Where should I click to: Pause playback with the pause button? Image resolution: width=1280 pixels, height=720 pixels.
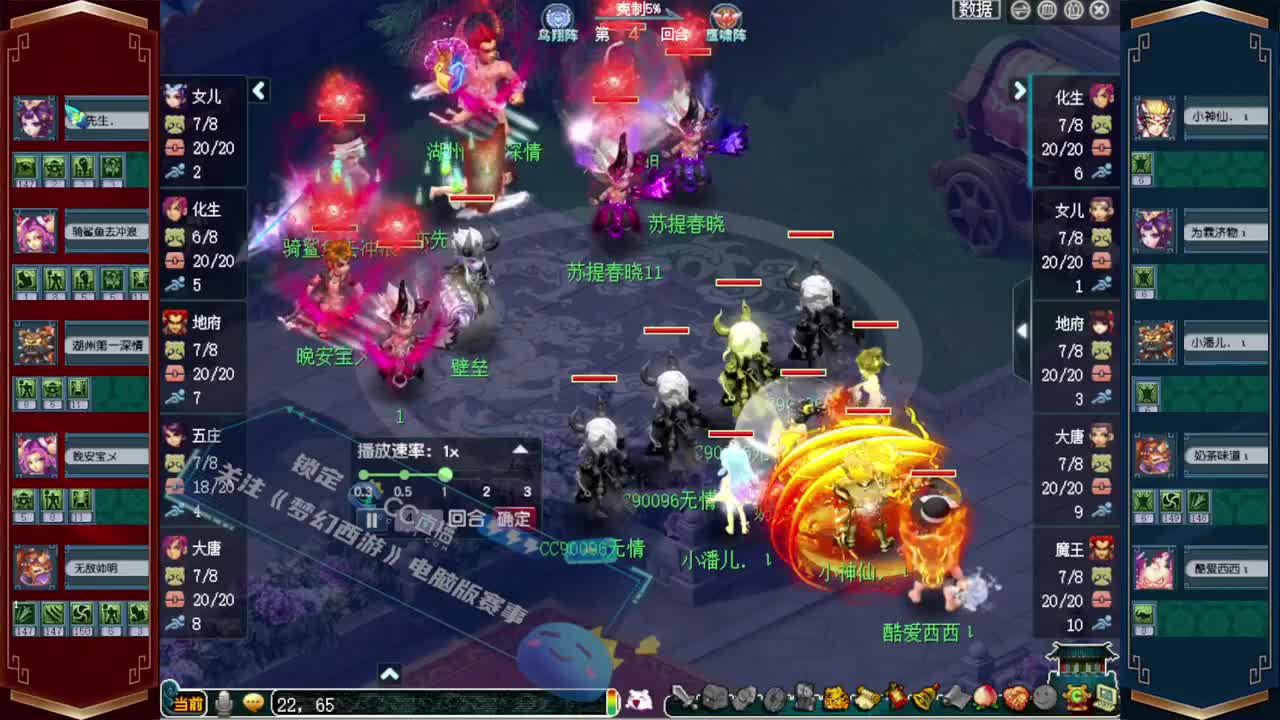[372, 520]
